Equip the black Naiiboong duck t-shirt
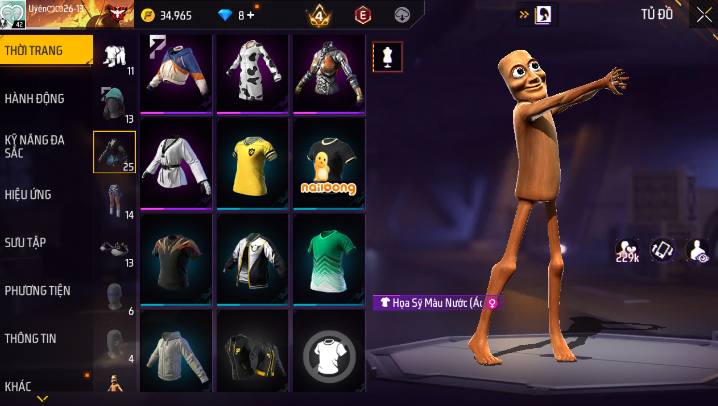 point(328,163)
